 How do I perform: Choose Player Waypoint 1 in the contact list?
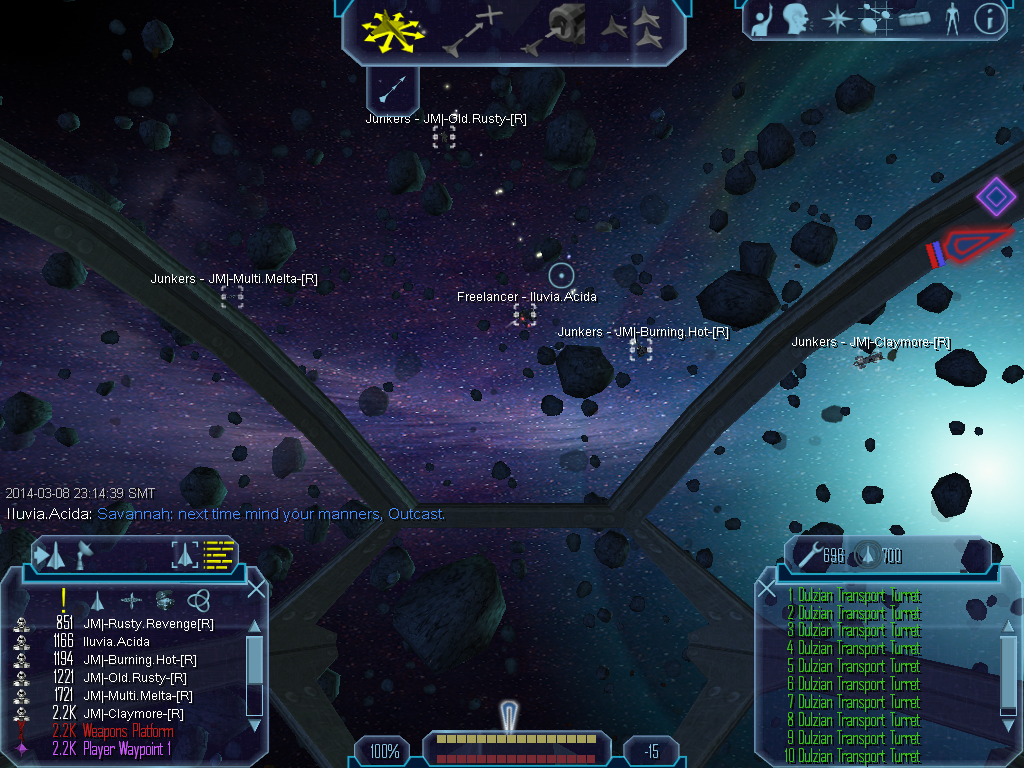pyautogui.click(x=127, y=749)
